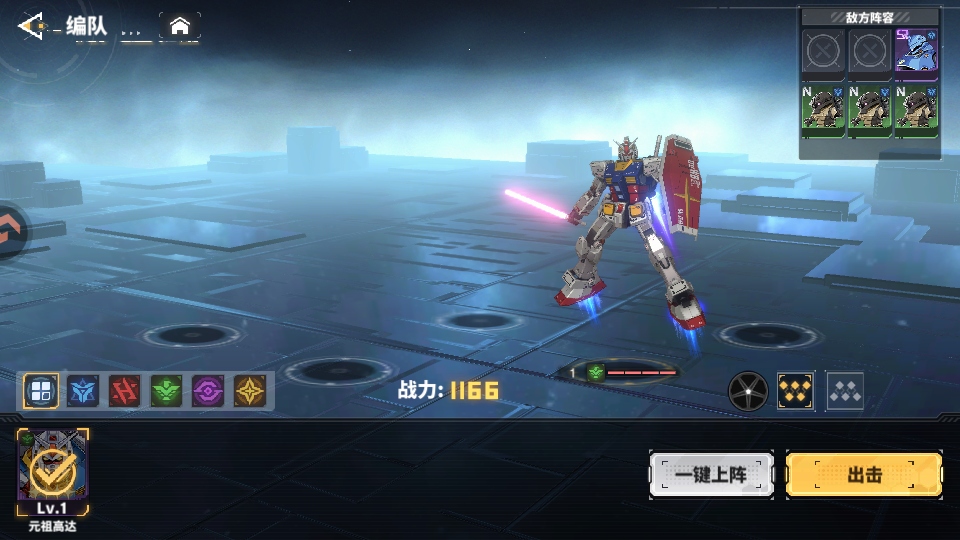Launch the sortie with the yellow 出击 button
The width and height of the screenshot is (960, 540).
pyautogui.click(x=864, y=475)
